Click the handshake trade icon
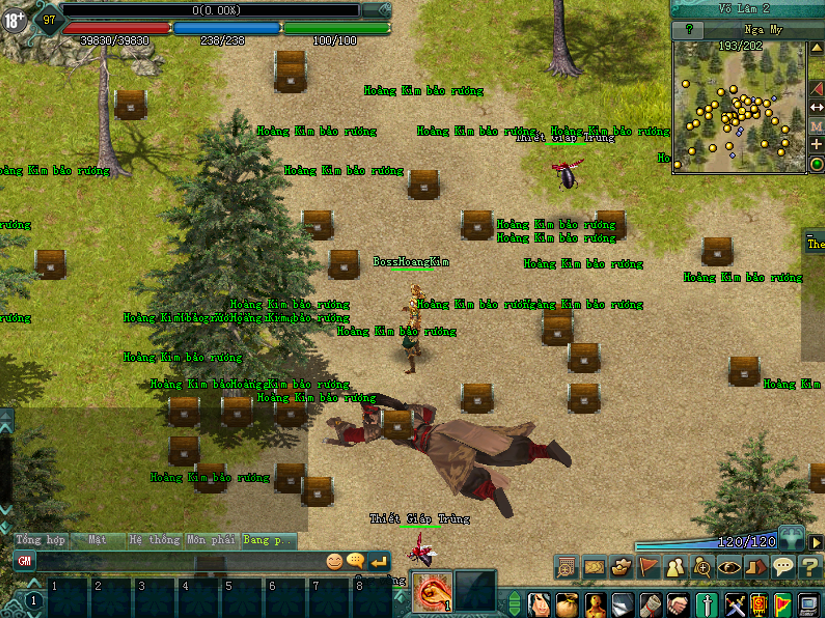 click(x=679, y=604)
